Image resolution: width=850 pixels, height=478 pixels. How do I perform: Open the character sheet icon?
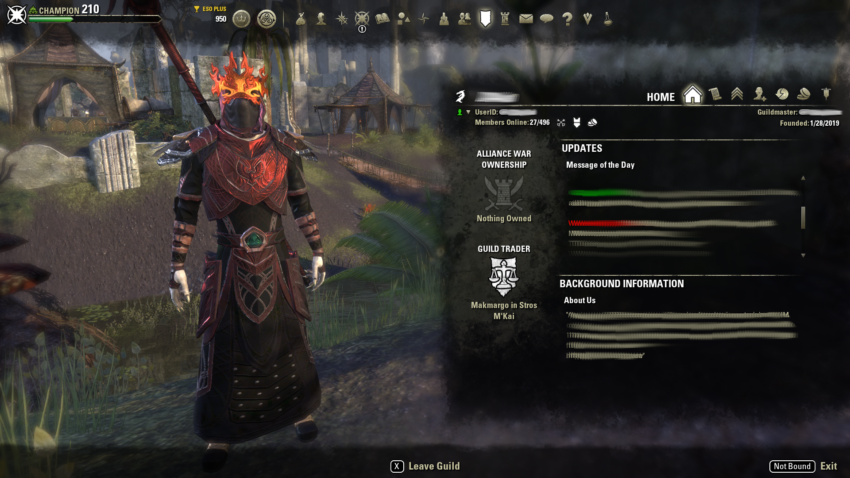point(321,18)
